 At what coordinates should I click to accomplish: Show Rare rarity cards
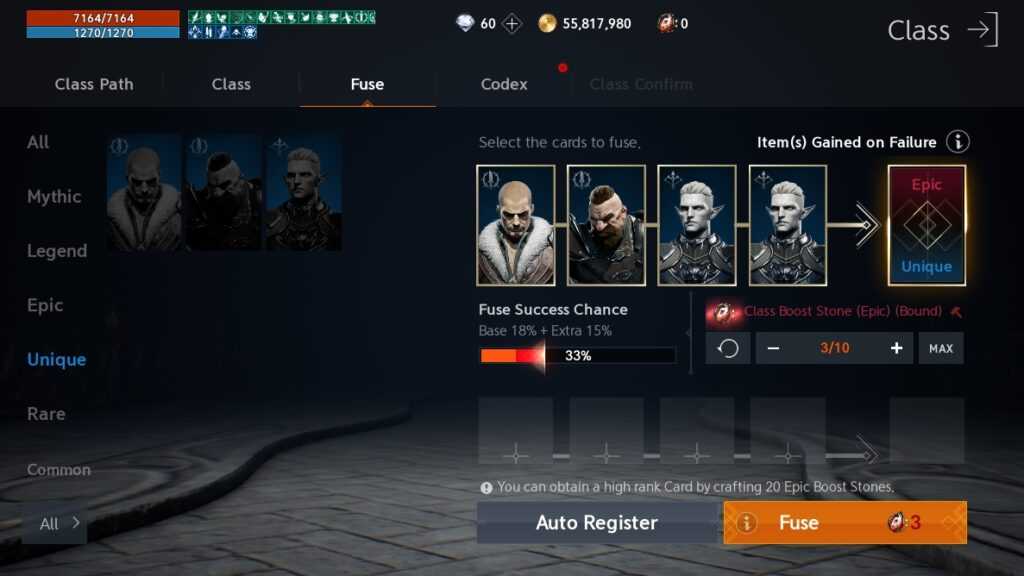click(46, 414)
